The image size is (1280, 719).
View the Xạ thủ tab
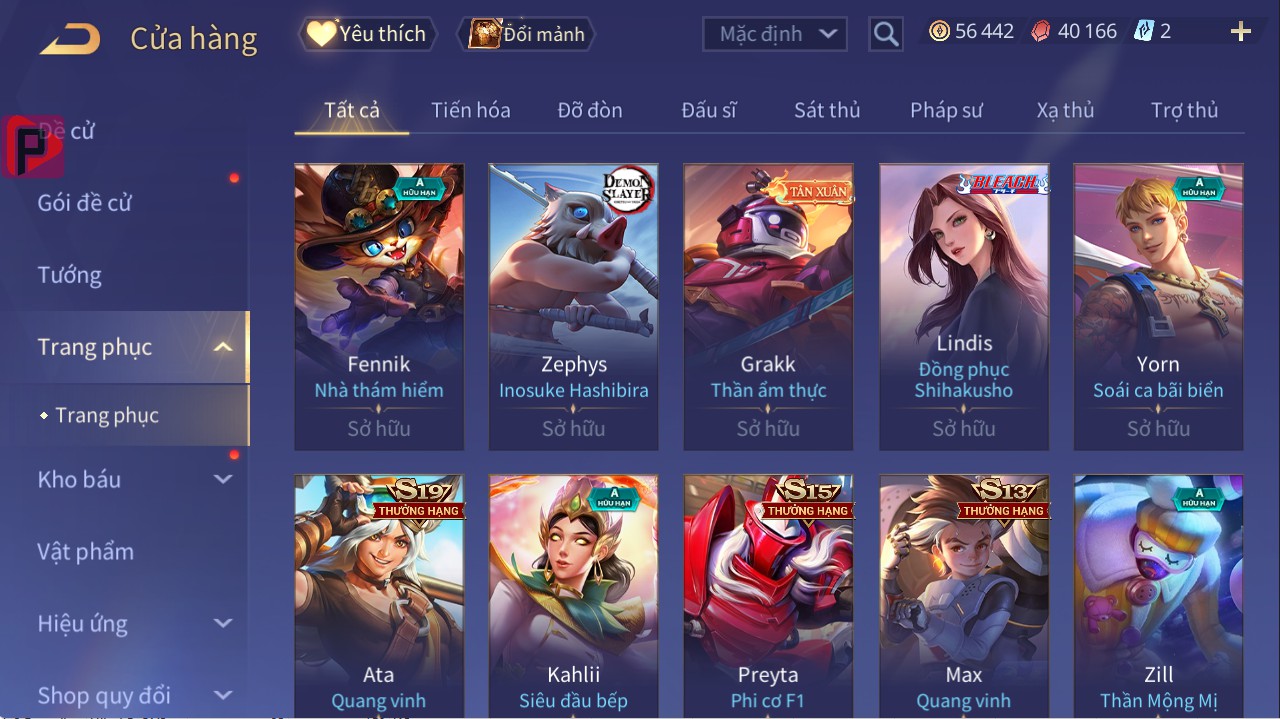click(x=1065, y=110)
